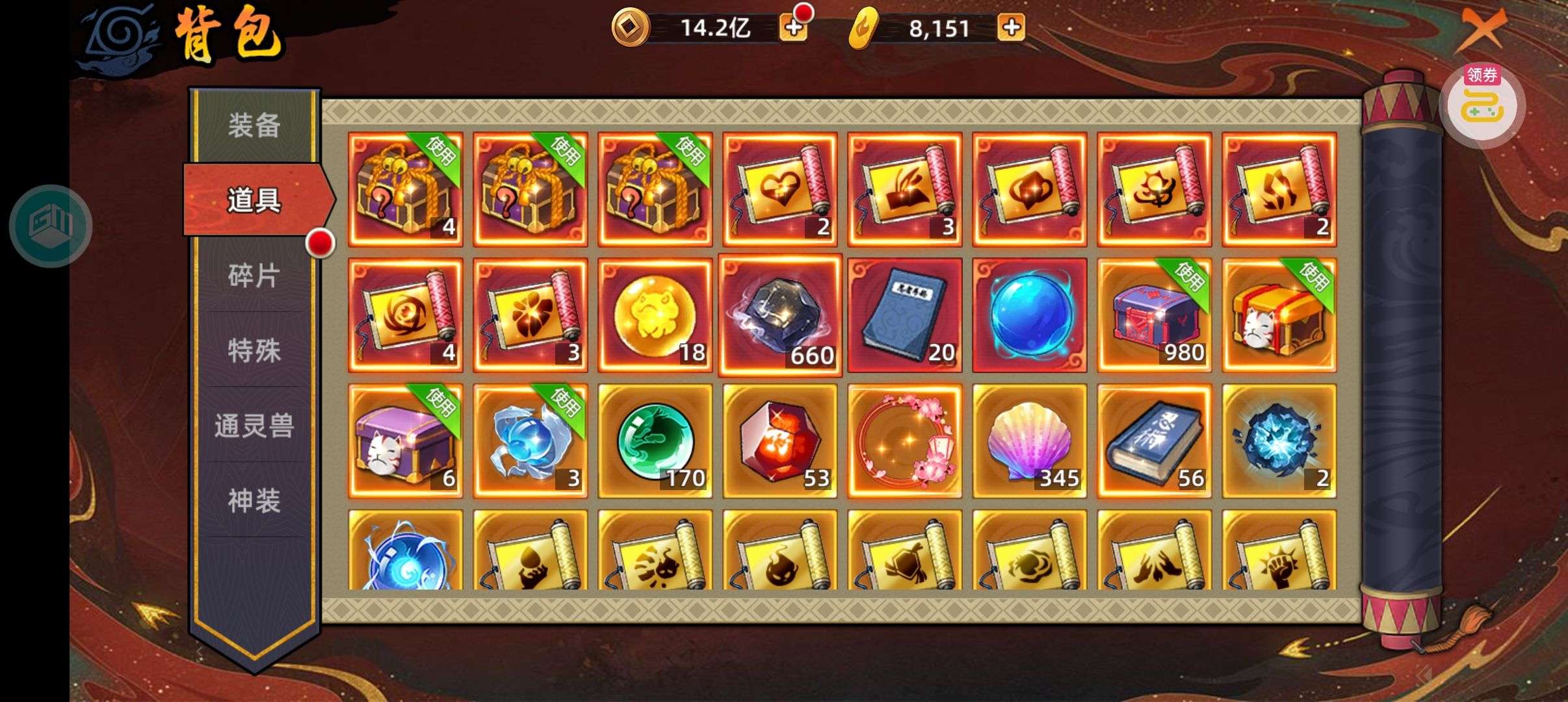The width and height of the screenshot is (1568, 702).
Task: Pick the green dragon orb stack of 170
Action: coord(655,441)
